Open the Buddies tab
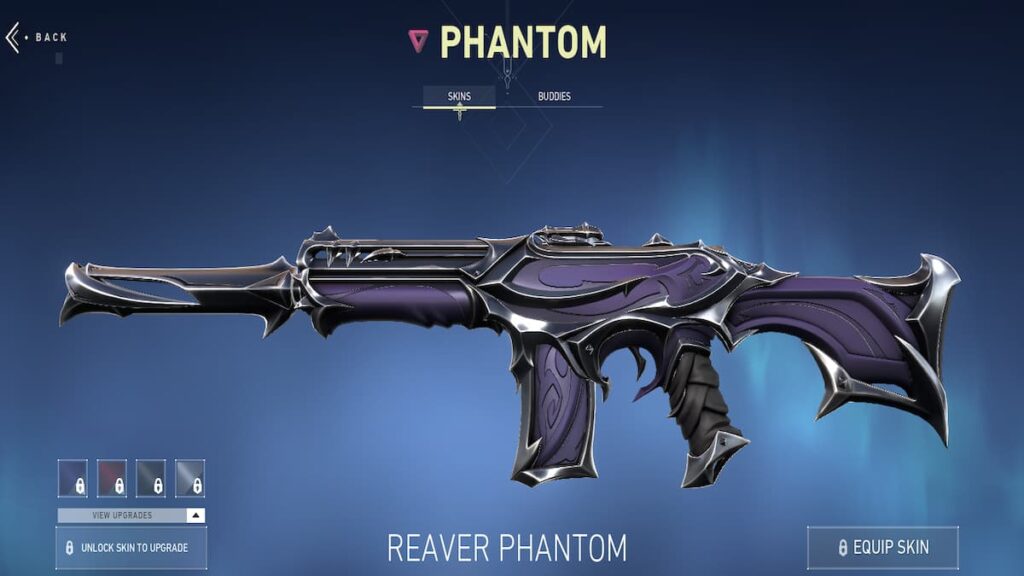Screen dimensions: 1024x576 [554, 97]
